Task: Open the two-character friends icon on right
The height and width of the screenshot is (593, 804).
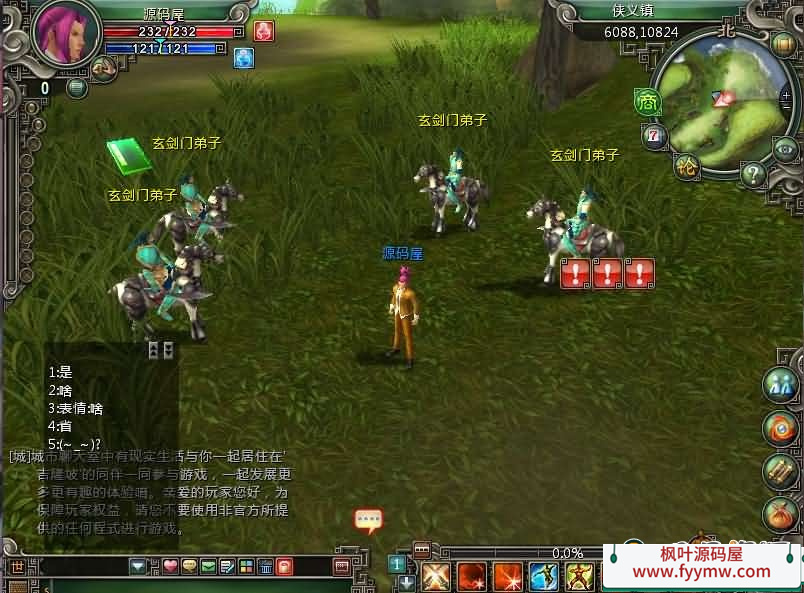Action: coord(779,385)
